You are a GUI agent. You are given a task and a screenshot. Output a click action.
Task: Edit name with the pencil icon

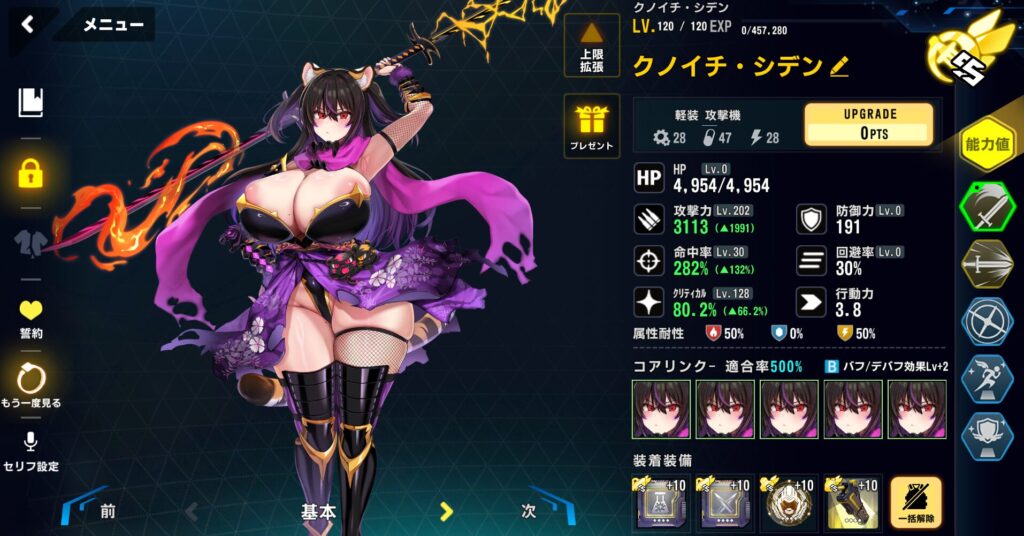click(839, 67)
